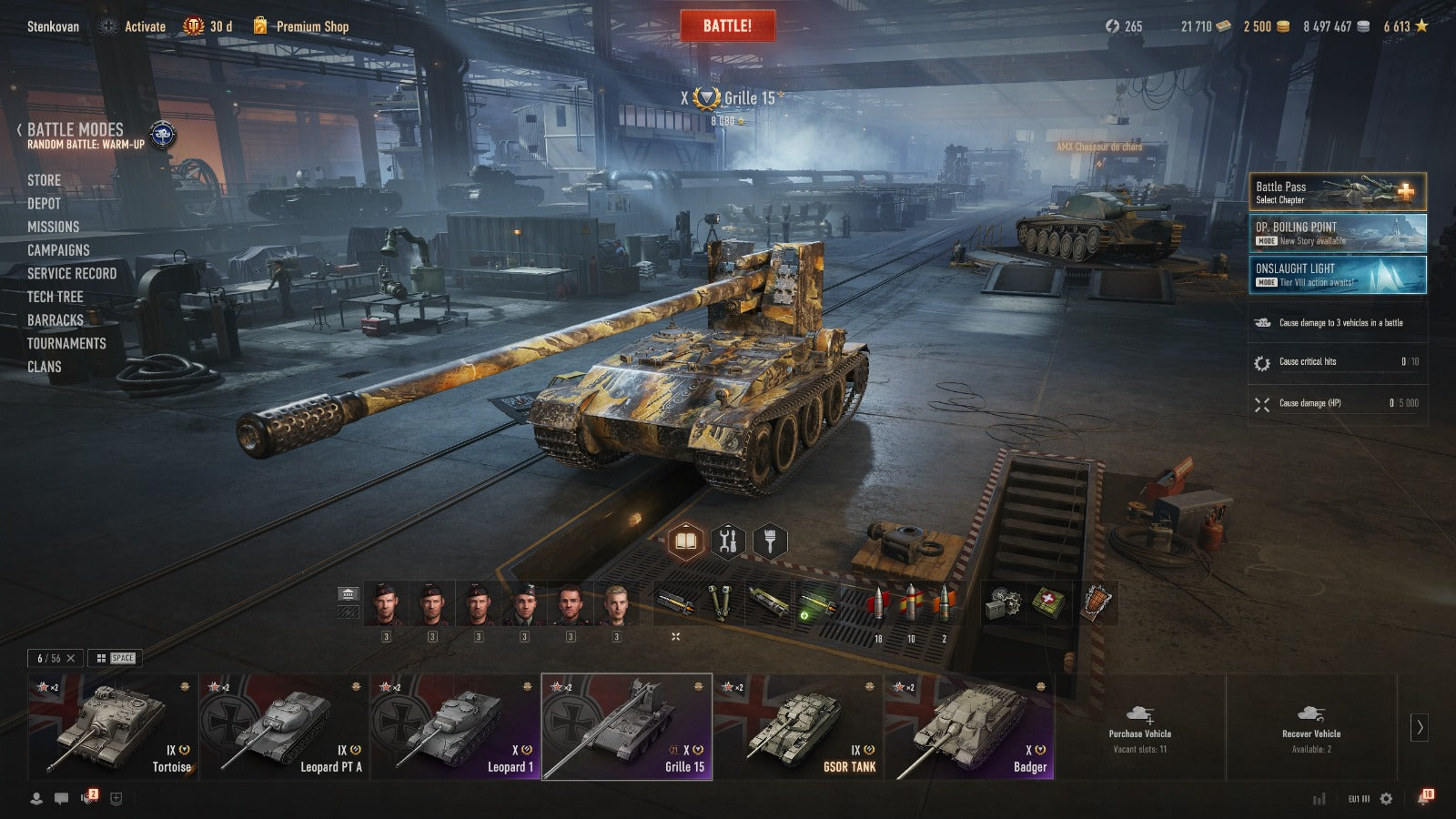Viewport: 1456px width, 819px height.
Task: Open the Battle Pass chapter banner
Action: (x=1337, y=192)
